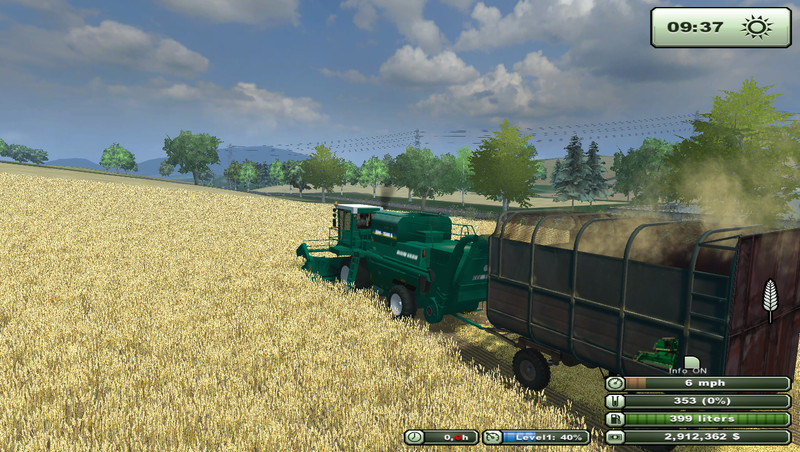The width and height of the screenshot is (800, 452).
Task: Select the wheat crop type icon
Action: (x=769, y=300)
